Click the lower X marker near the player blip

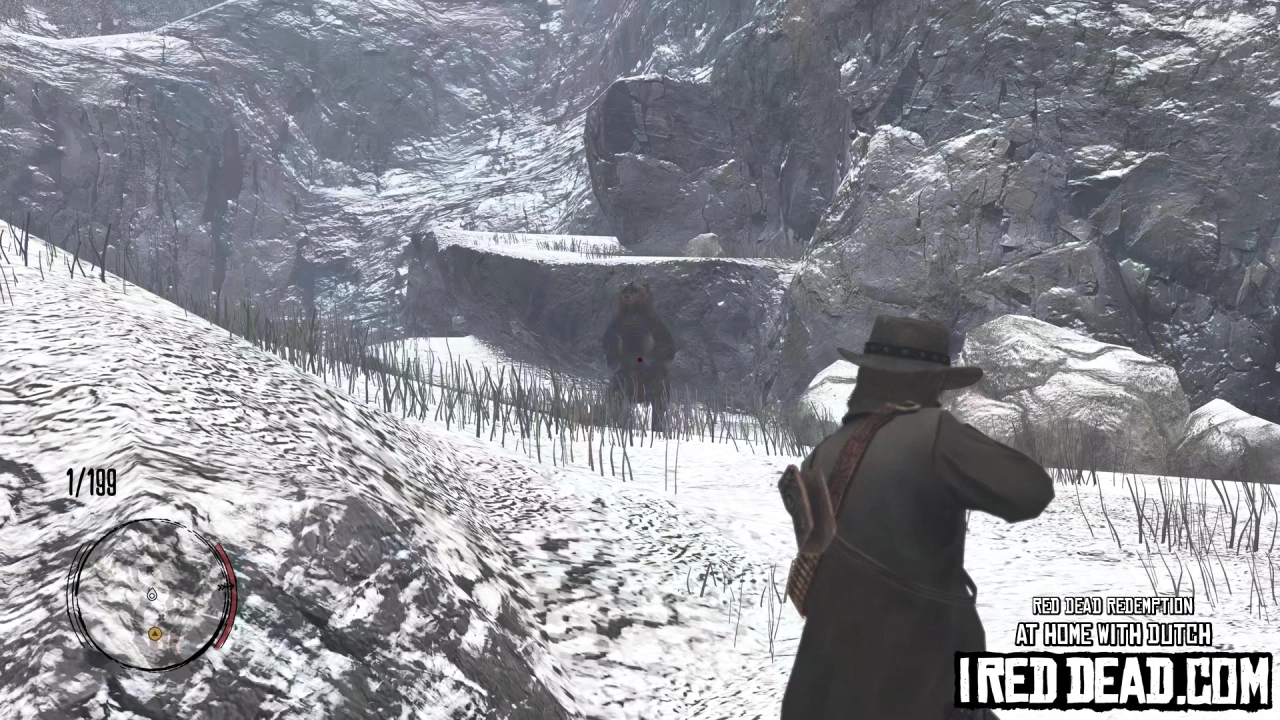tap(161, 617)
